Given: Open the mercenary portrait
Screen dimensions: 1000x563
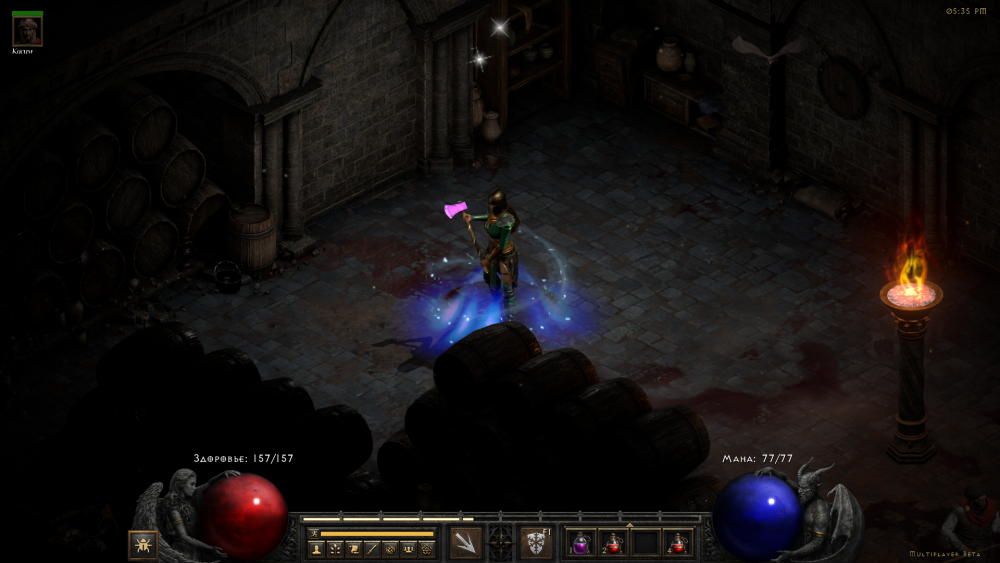Looking at the screenshot, I should (27, 30).
